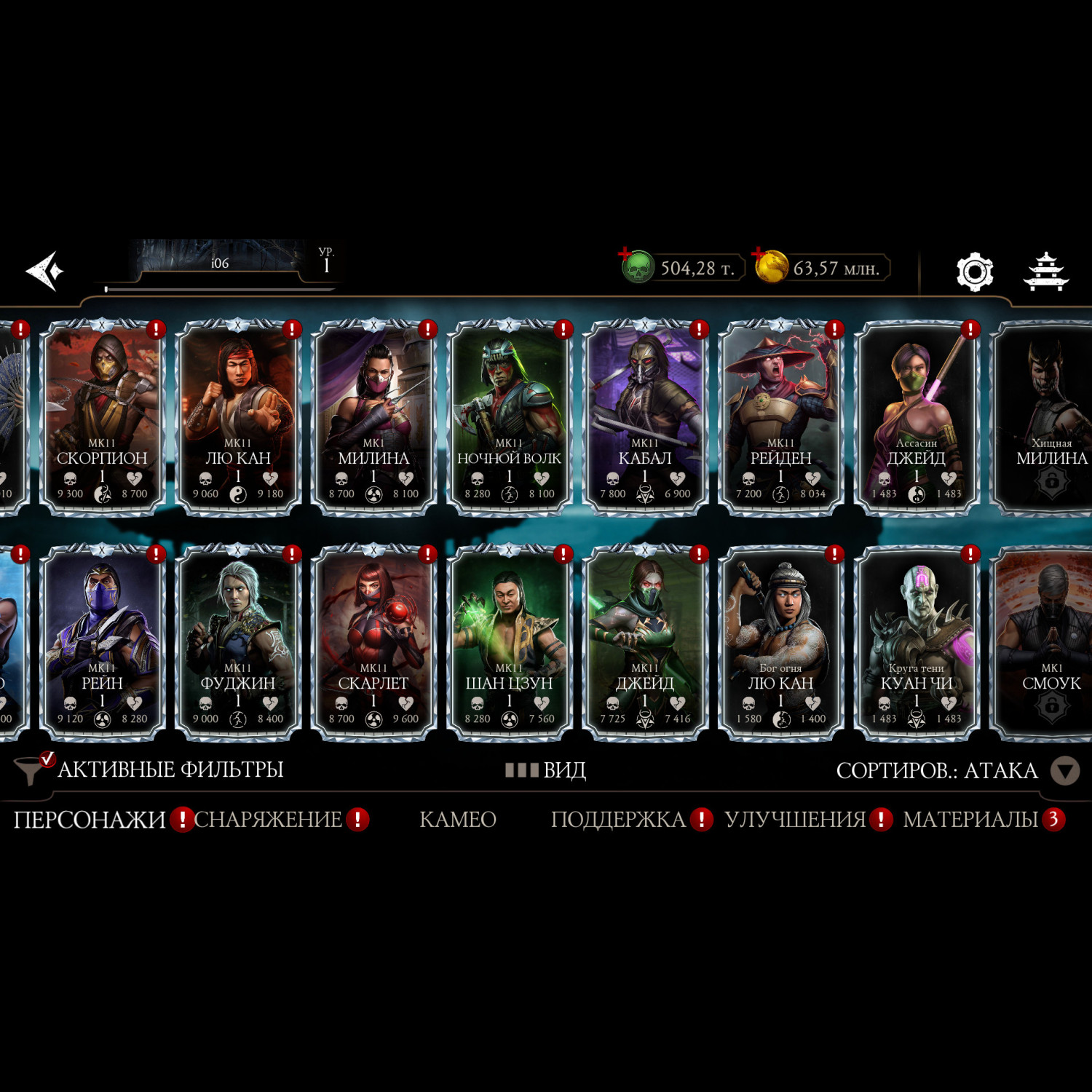Go back with the arrow button

[45, 271]
